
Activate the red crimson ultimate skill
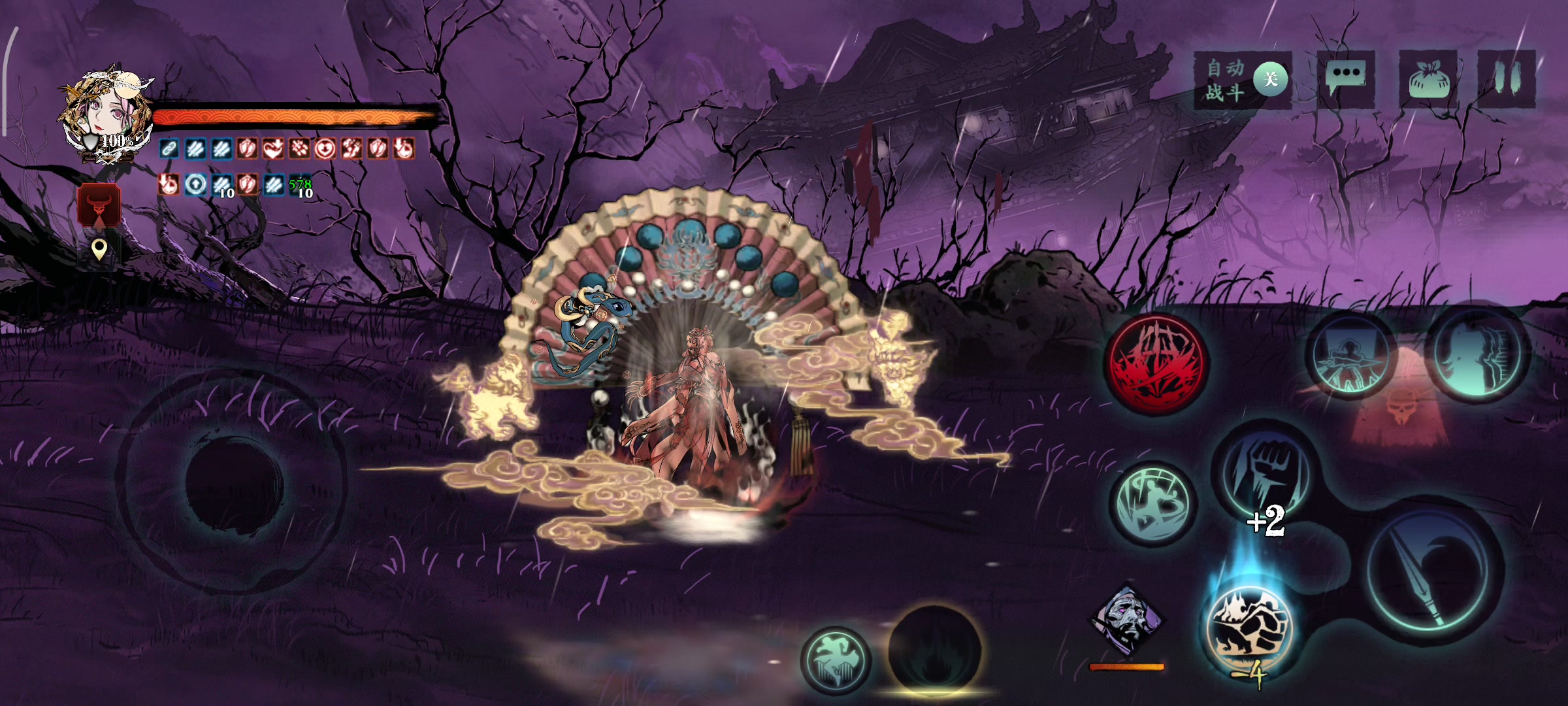pyautogui.click(x=1156, y=364)
